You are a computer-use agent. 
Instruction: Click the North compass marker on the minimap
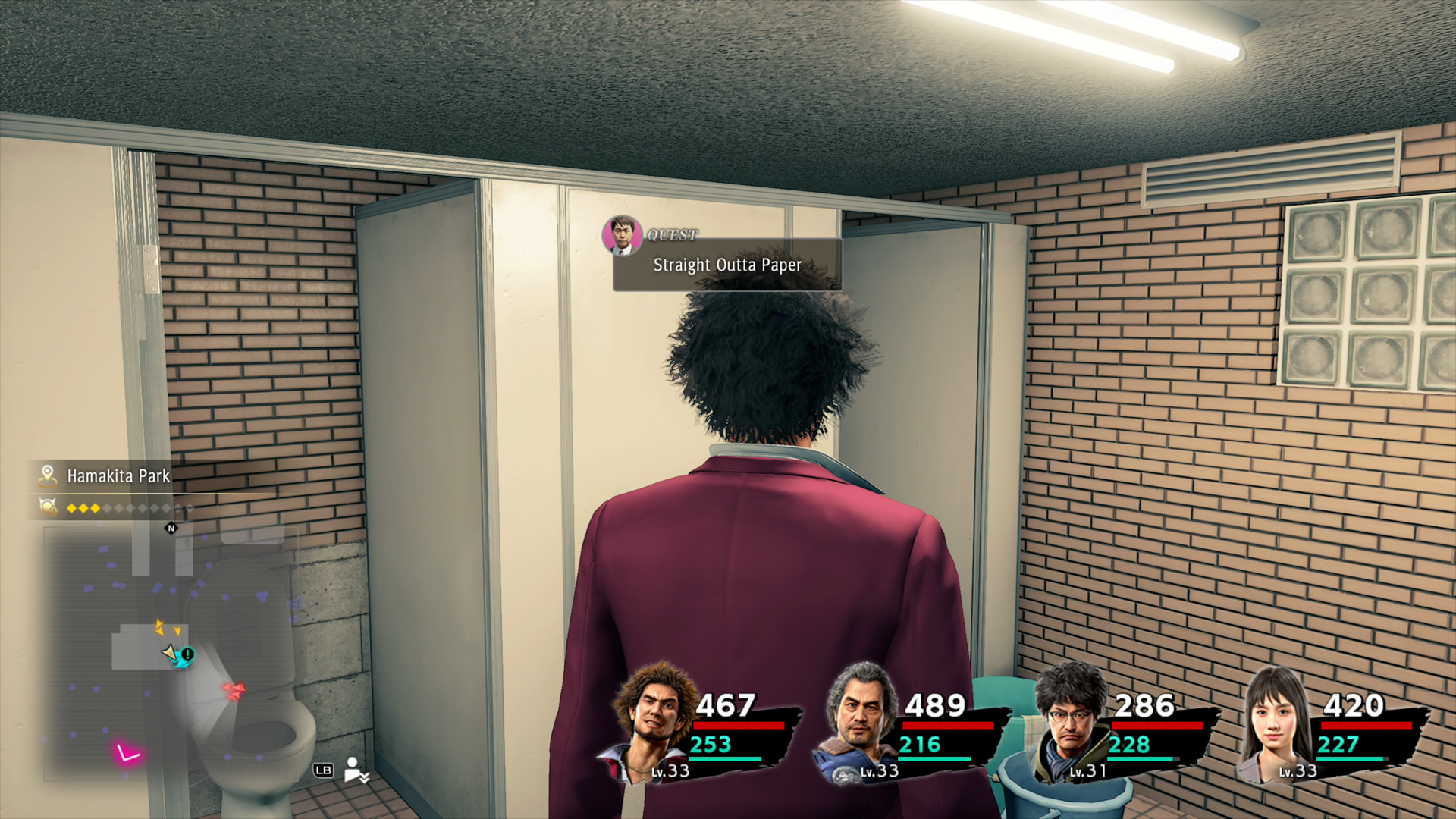click(171, 529)
